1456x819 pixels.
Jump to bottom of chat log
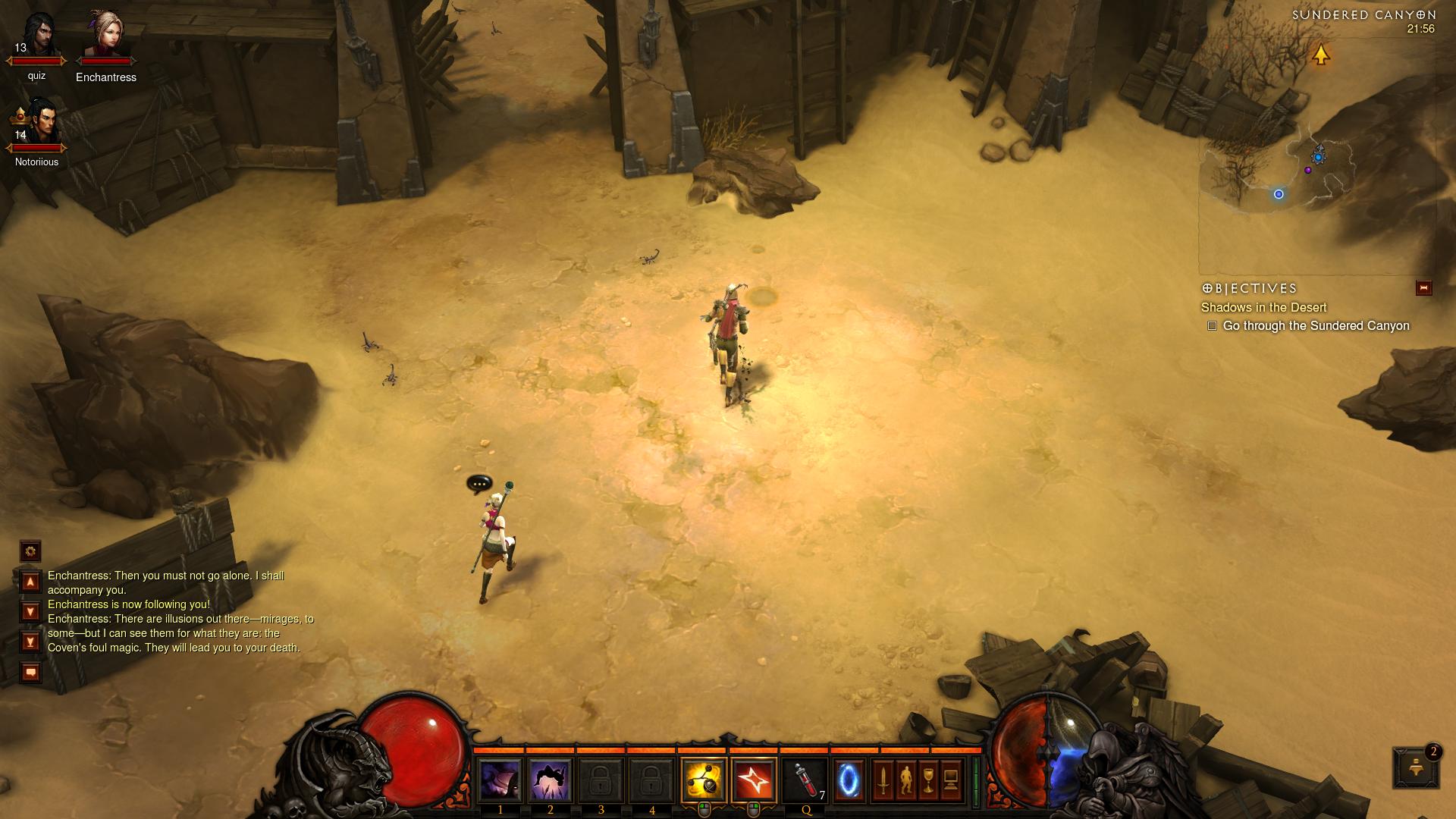coord(30,642)
